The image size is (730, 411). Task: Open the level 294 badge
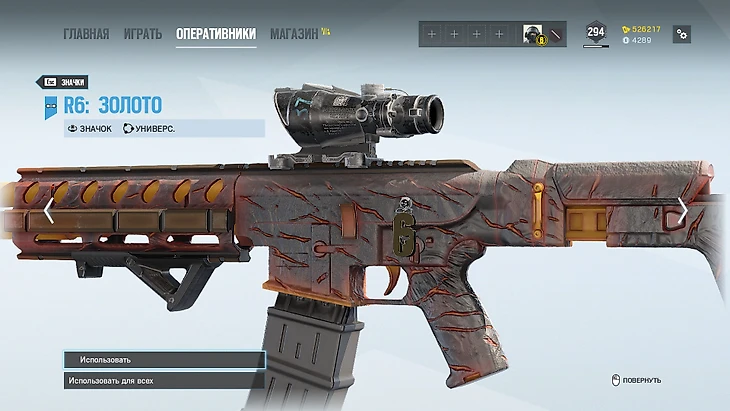click(x=595, y=33)
